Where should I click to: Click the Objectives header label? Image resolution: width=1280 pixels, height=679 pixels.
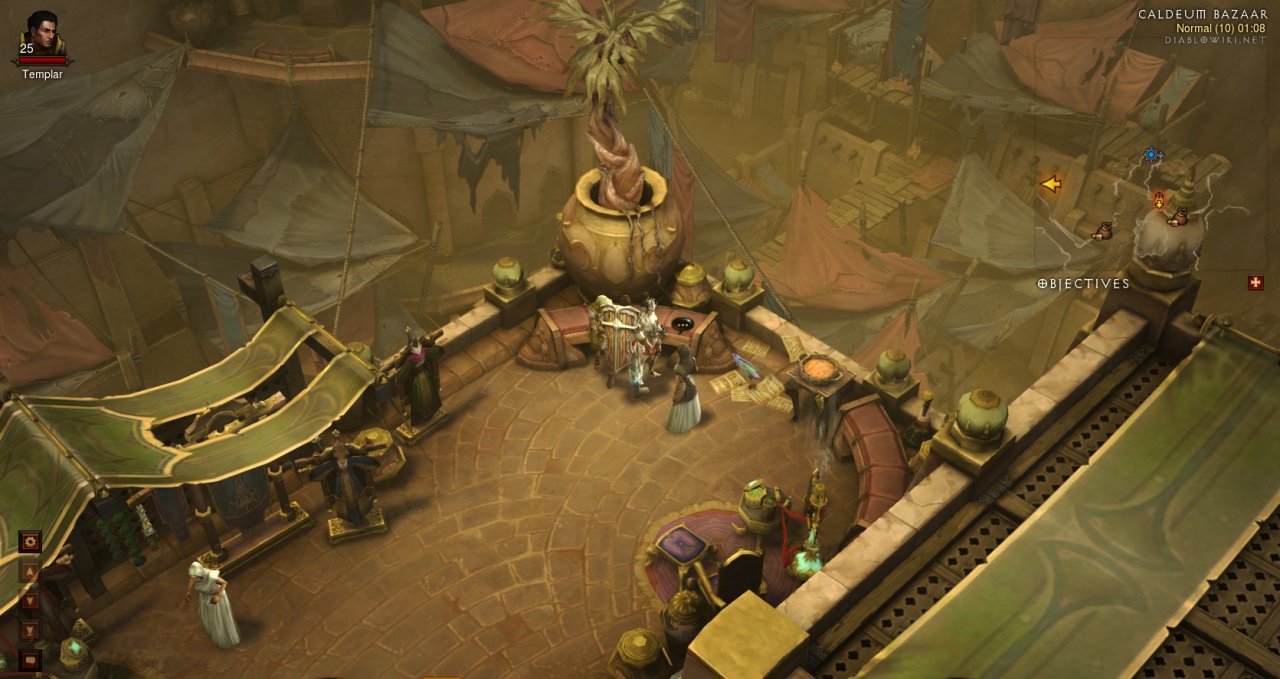(1084, 284)
